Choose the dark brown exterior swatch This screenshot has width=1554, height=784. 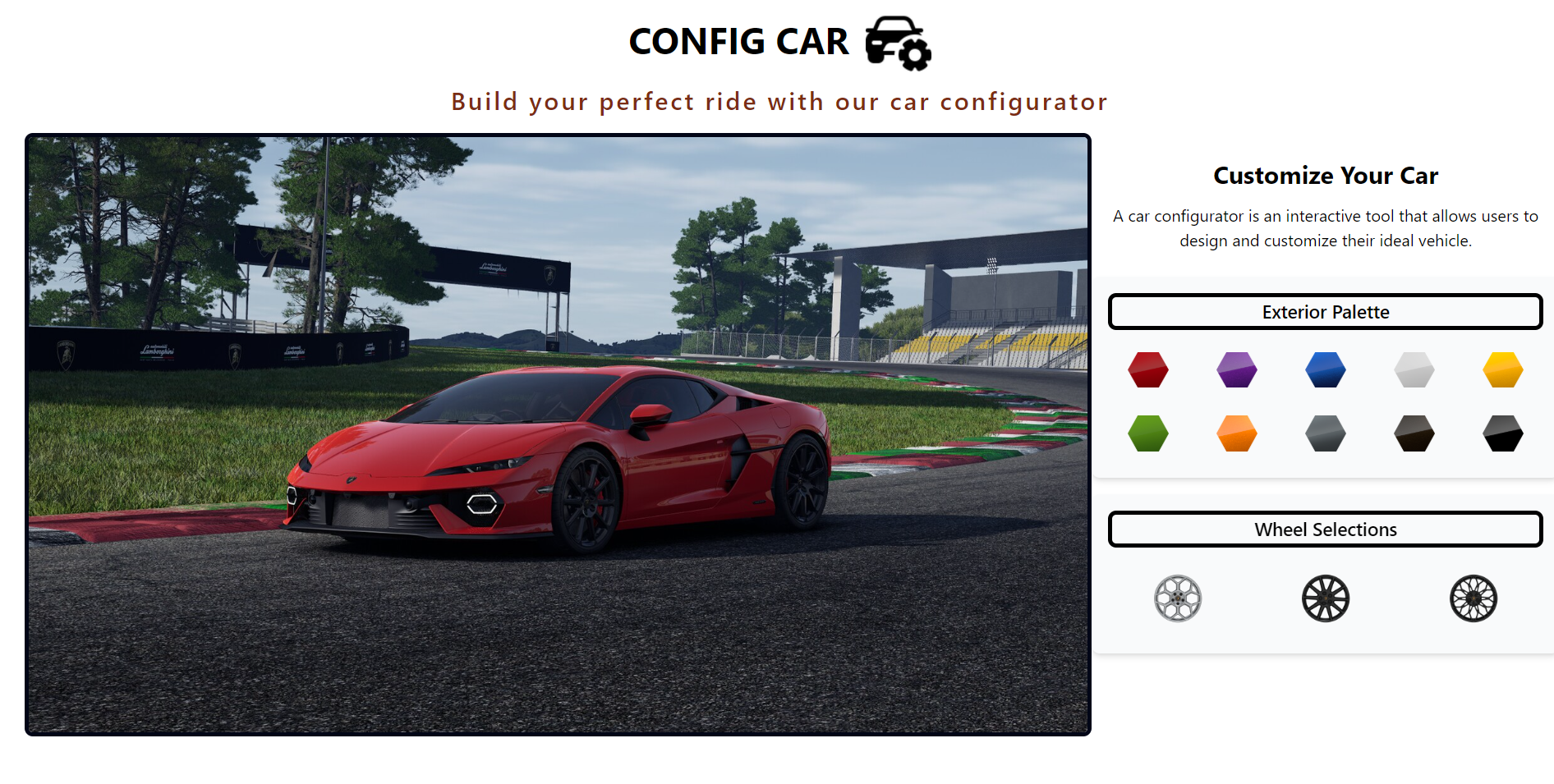[1414, 433]
